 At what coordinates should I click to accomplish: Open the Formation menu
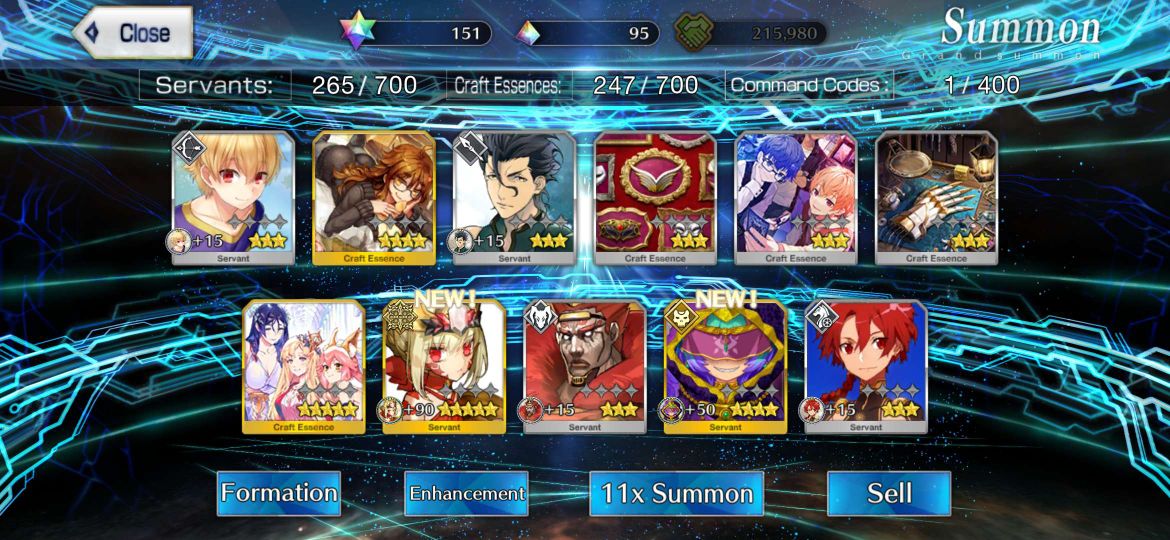pyautogui.click(x=279, y=493)
